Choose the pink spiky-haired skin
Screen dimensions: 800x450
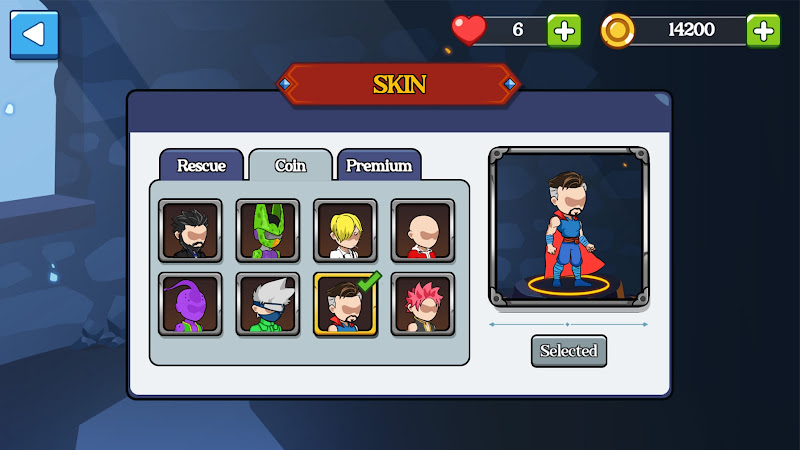(422, 304)
